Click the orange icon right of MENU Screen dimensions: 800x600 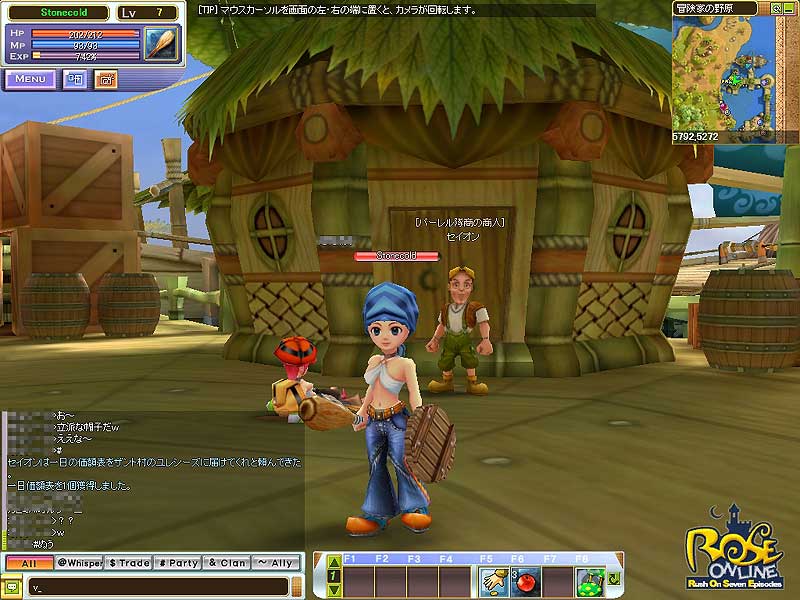pyautogui.click(x=105, y=79)
